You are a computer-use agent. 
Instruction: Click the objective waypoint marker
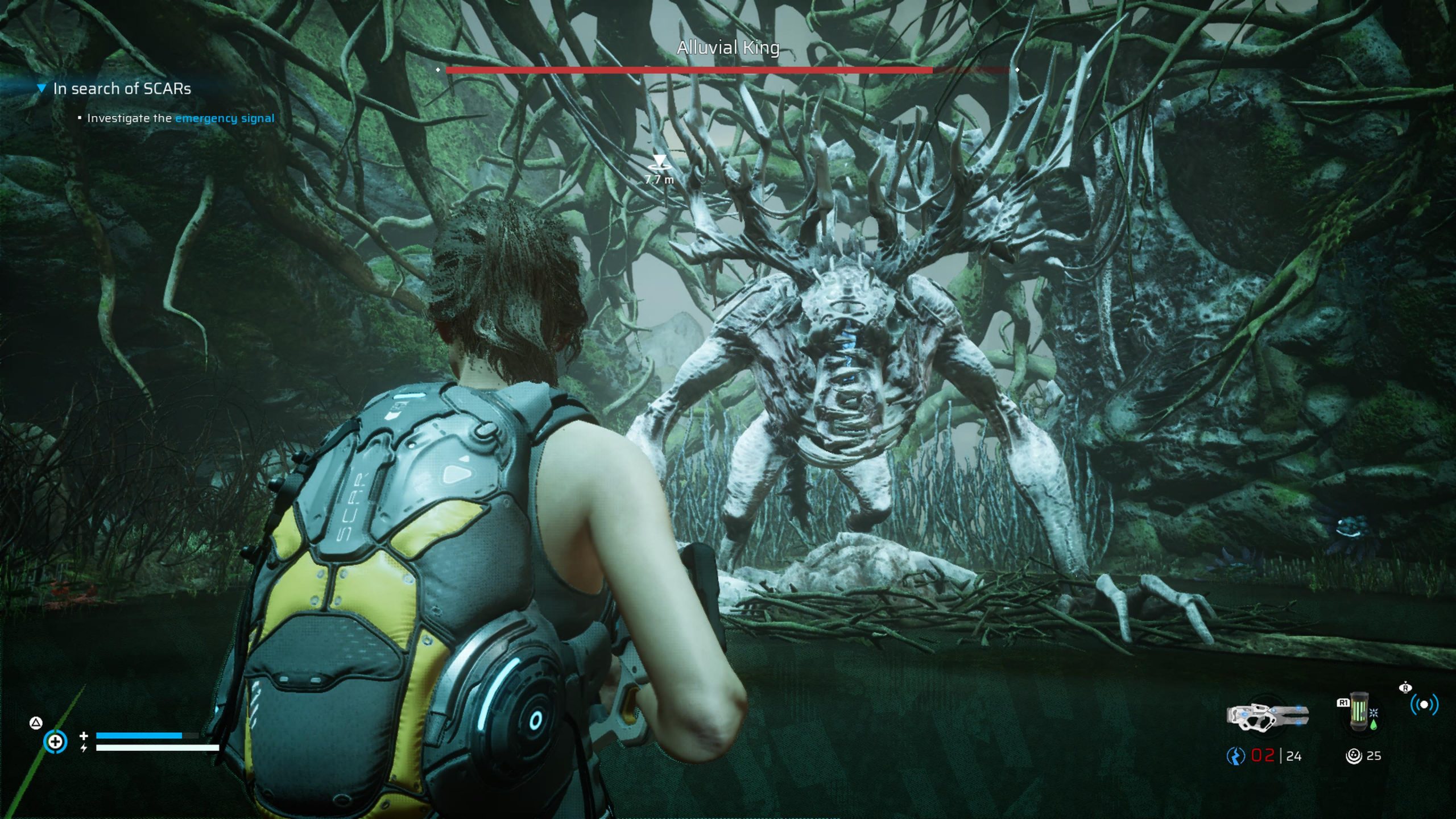tap(659, 162)
